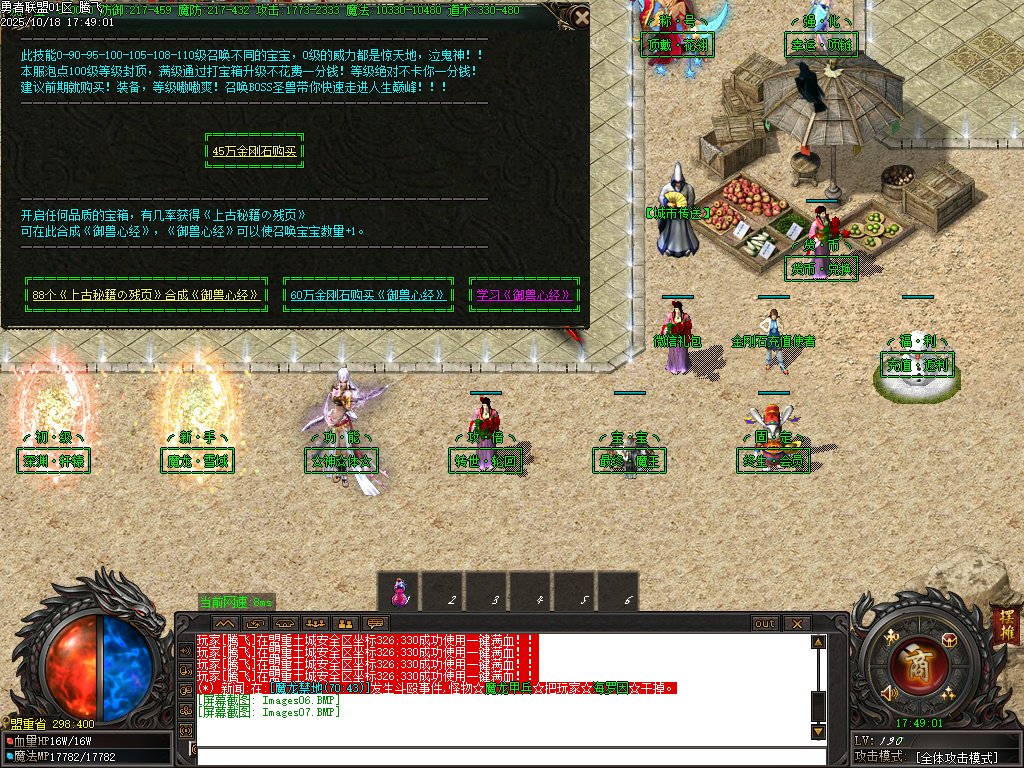The height and width of the screenshot is (768, 1024).
Task: Change attack mode via 全体攻击模式 label
Action: pyautogui.click(x=957, y=758)
